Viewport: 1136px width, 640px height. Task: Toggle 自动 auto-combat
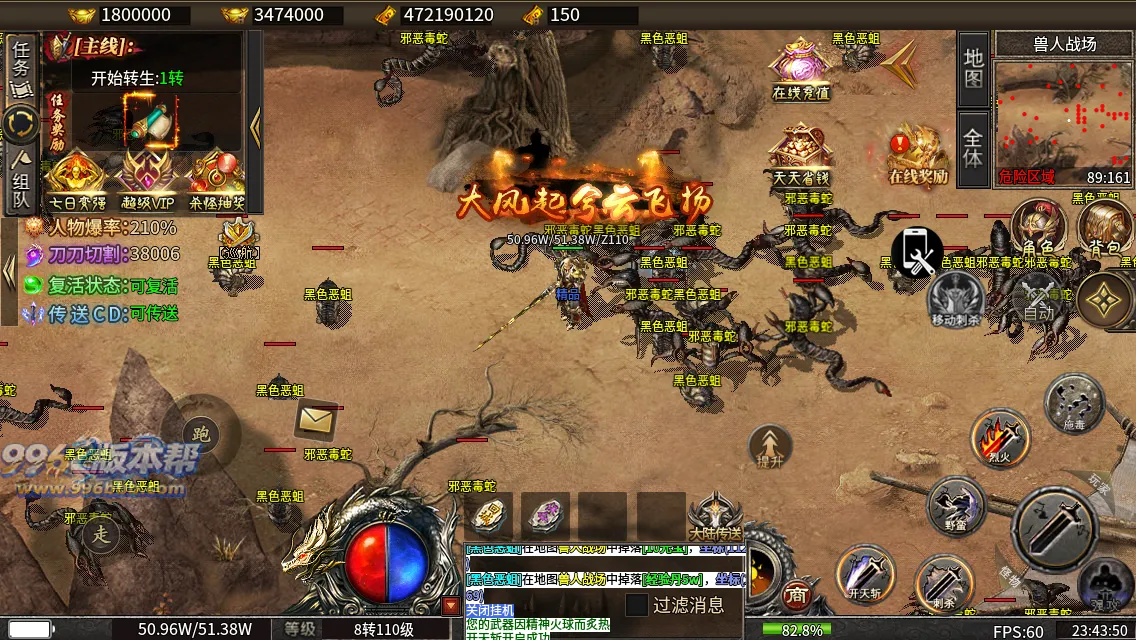pos(1039,299)
